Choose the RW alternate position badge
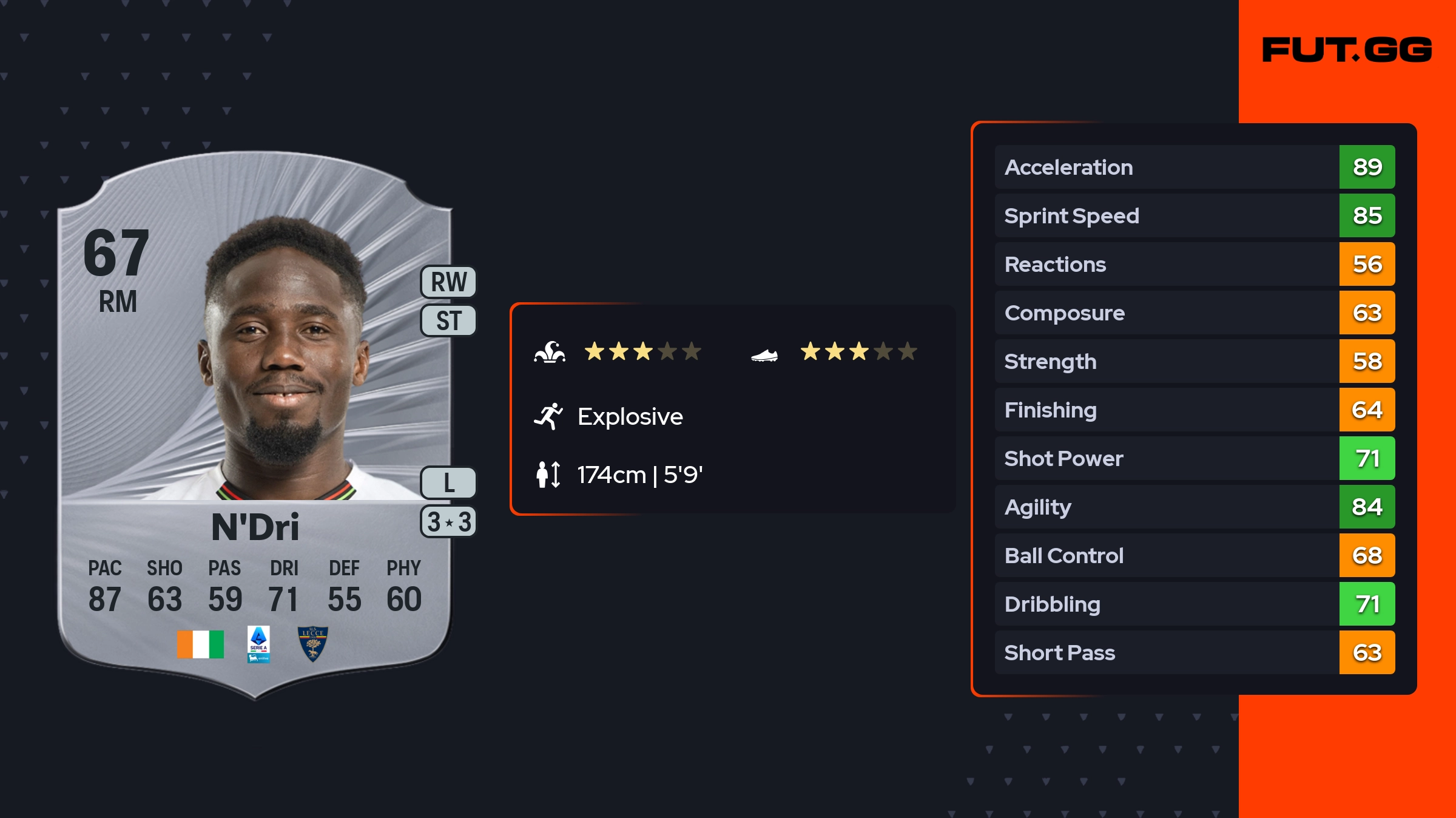This screenshot has height=818, width=1456. pyautogui.click(x=449, y=282)
